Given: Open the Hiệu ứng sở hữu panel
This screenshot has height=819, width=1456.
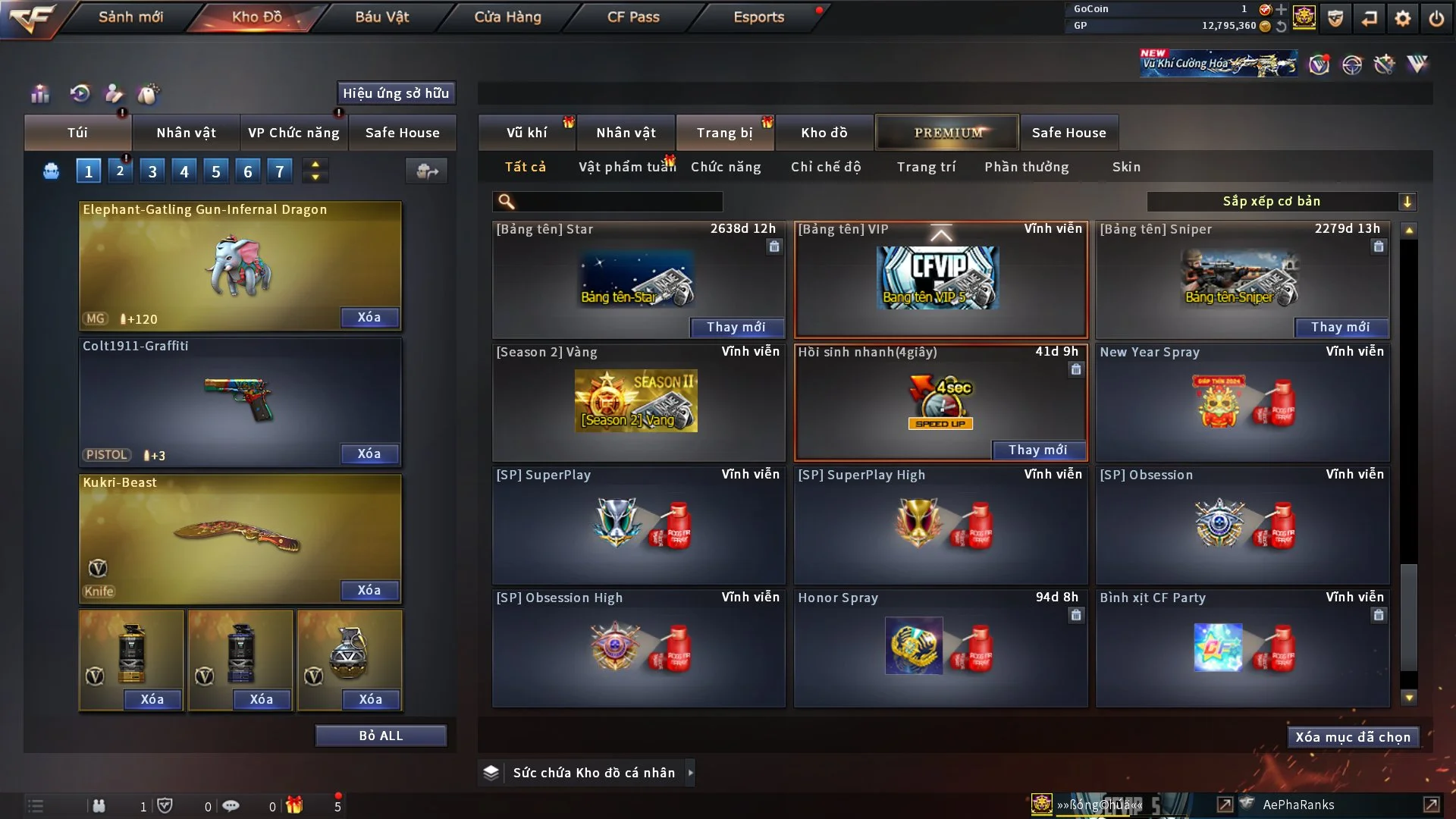Looking at the screenshot, I should [x=396, y=93].
